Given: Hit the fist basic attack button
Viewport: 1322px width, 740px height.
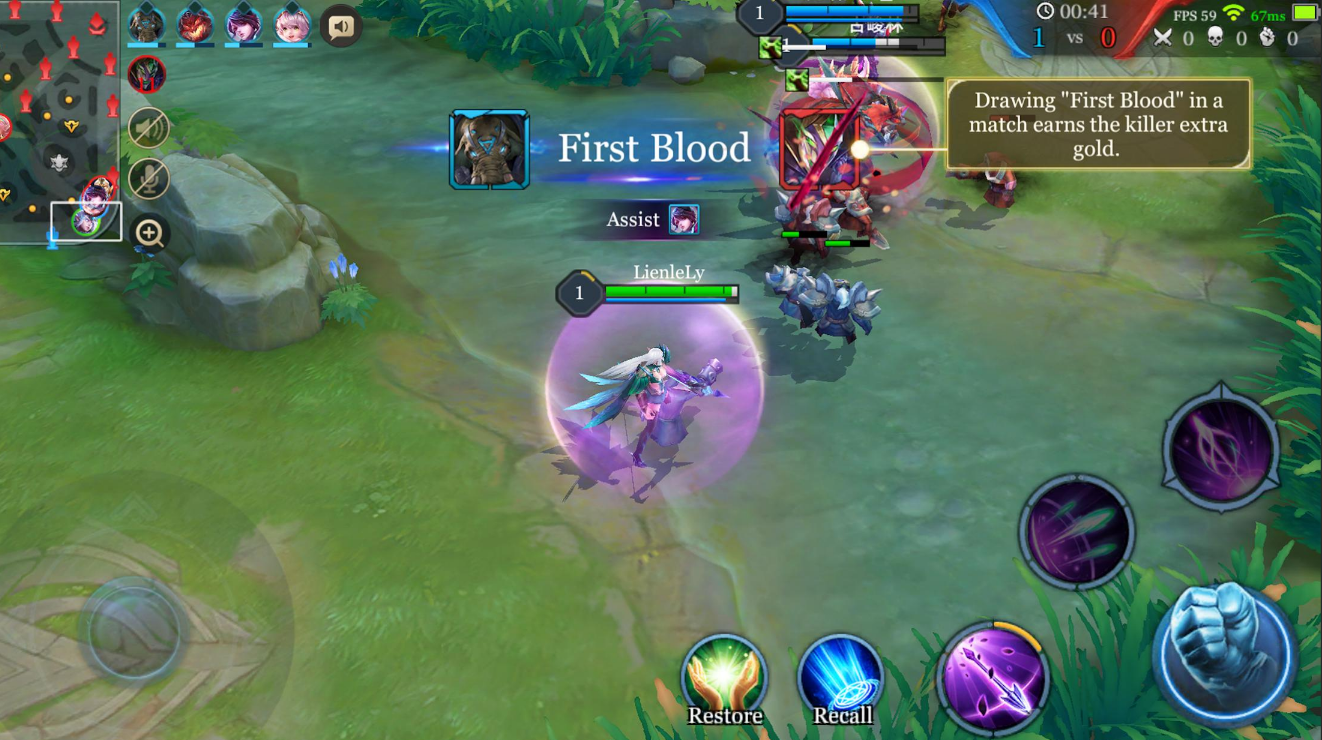Looking at the screenshot, I should click(x=1224, y=653).
